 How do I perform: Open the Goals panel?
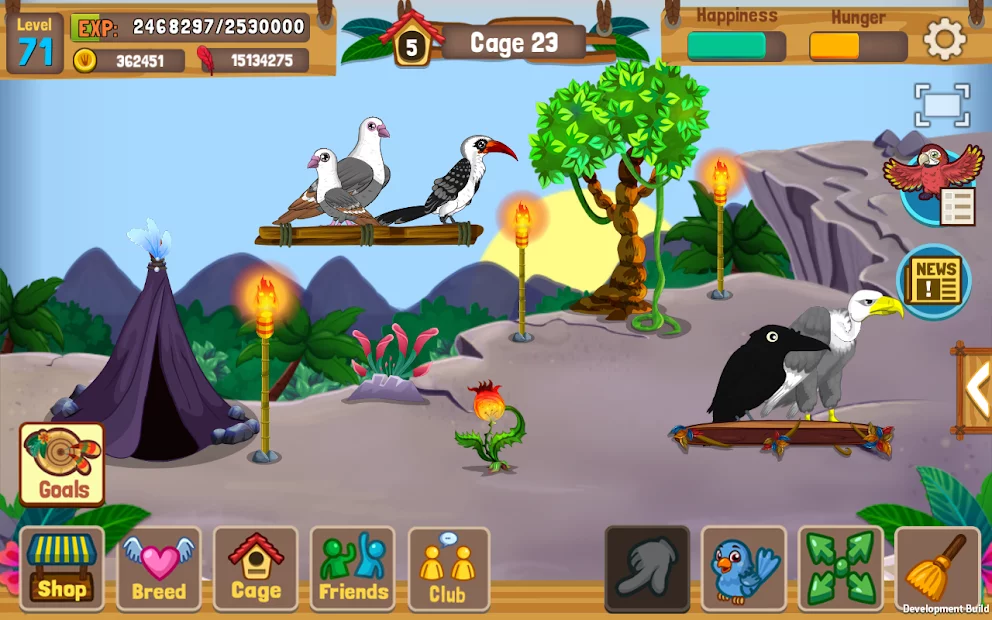pos(62,464)
